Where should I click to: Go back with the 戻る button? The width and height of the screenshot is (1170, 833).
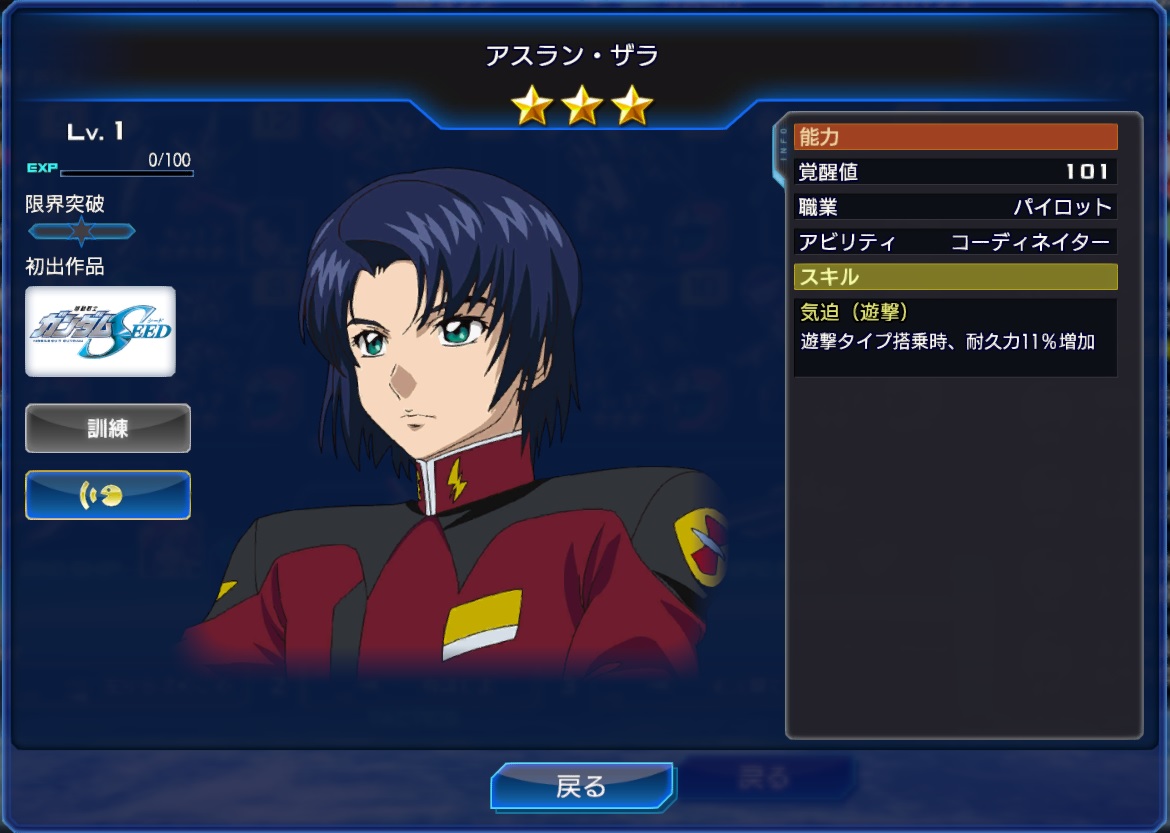click(x=581, y=786)
